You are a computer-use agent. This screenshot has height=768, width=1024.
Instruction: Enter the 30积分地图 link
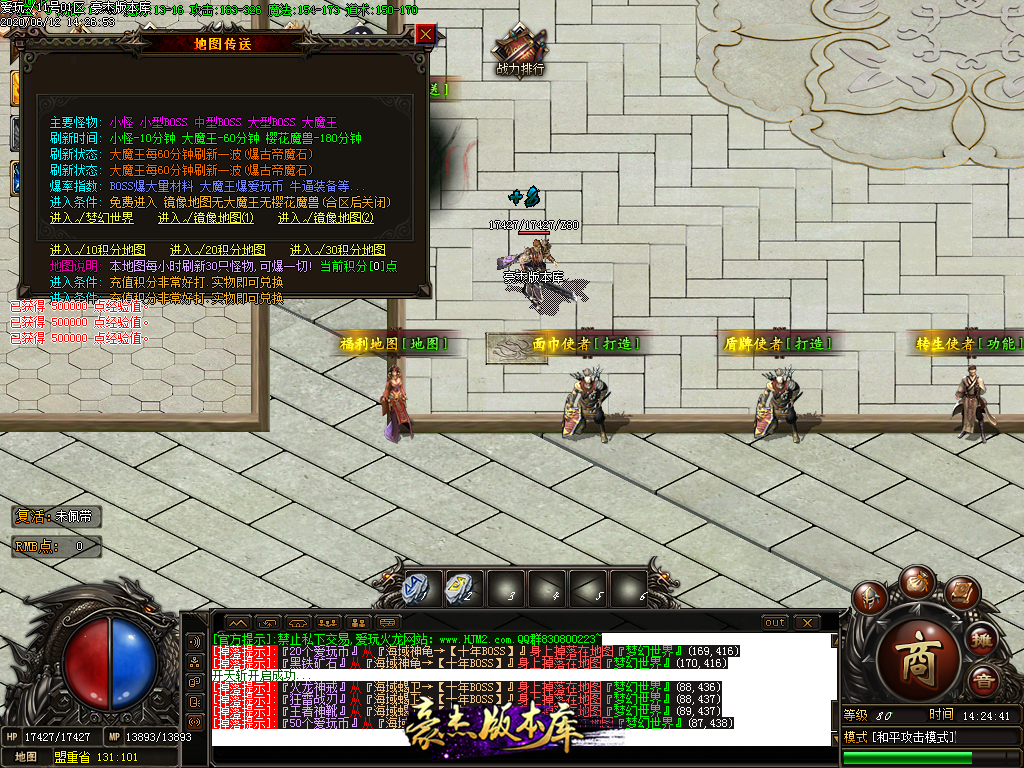click(338, 250)
